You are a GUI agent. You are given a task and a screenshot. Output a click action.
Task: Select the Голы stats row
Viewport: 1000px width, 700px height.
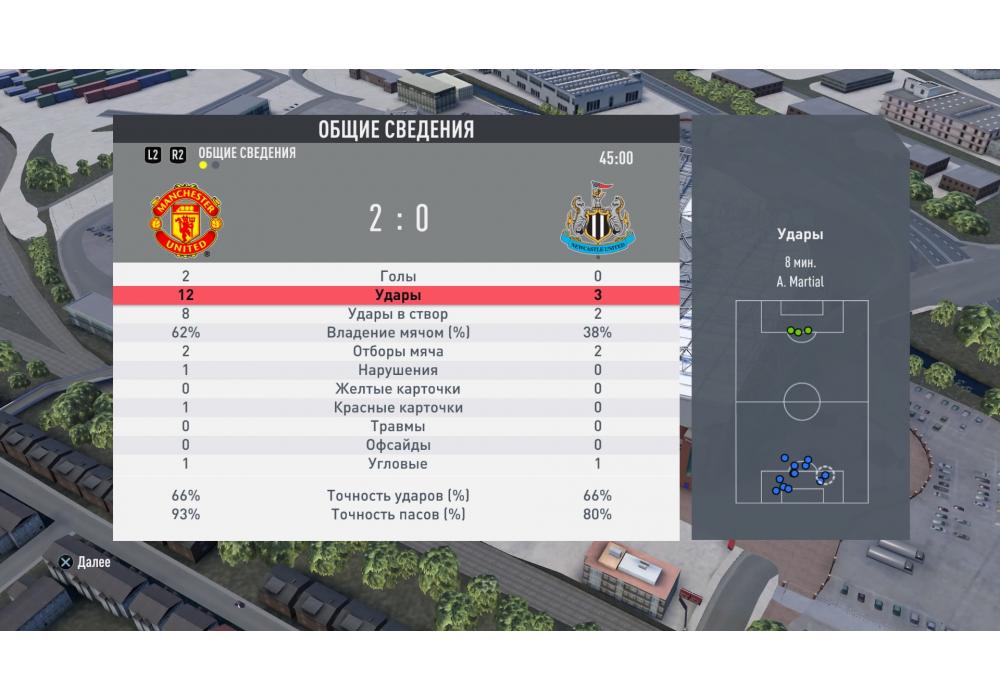pos(398,276)
